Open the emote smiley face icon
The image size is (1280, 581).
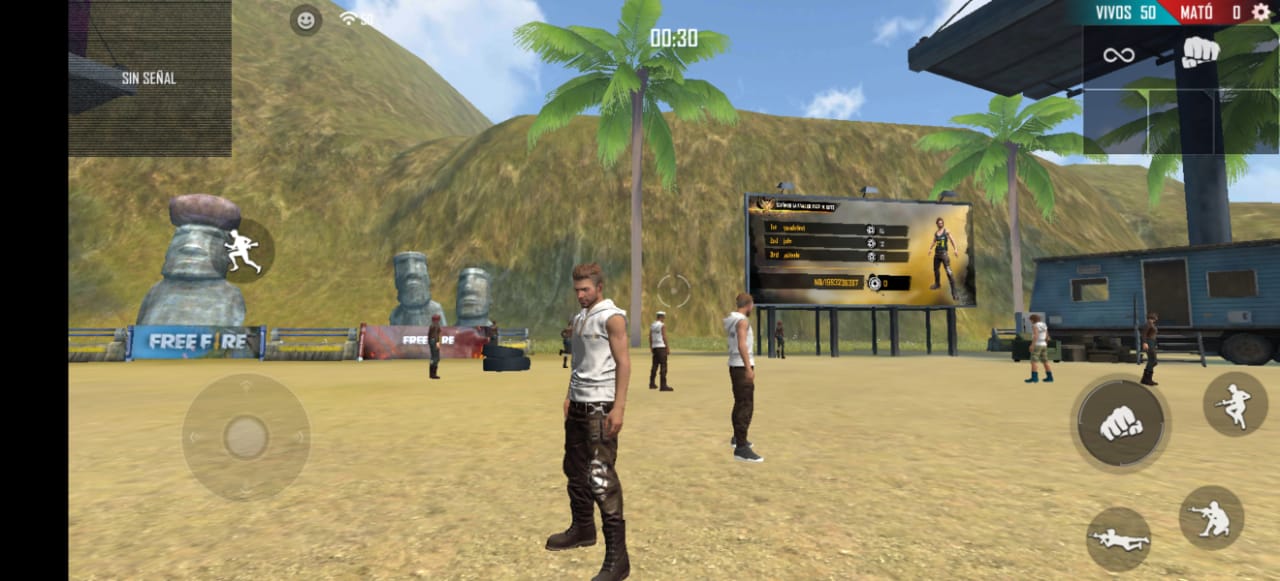click(x=306, y=19)
